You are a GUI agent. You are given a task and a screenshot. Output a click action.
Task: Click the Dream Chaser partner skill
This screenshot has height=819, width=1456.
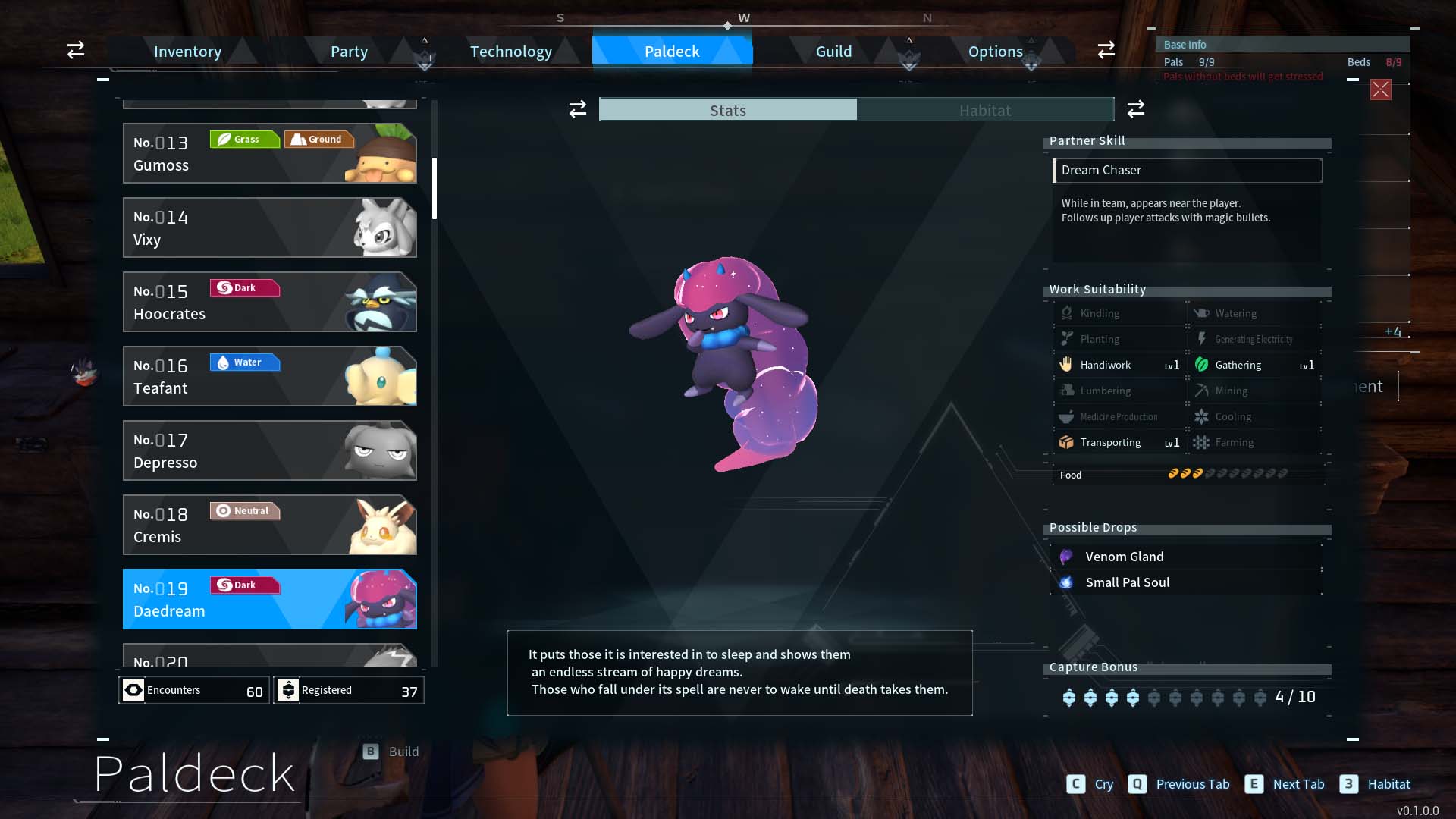click(1187, 170)
